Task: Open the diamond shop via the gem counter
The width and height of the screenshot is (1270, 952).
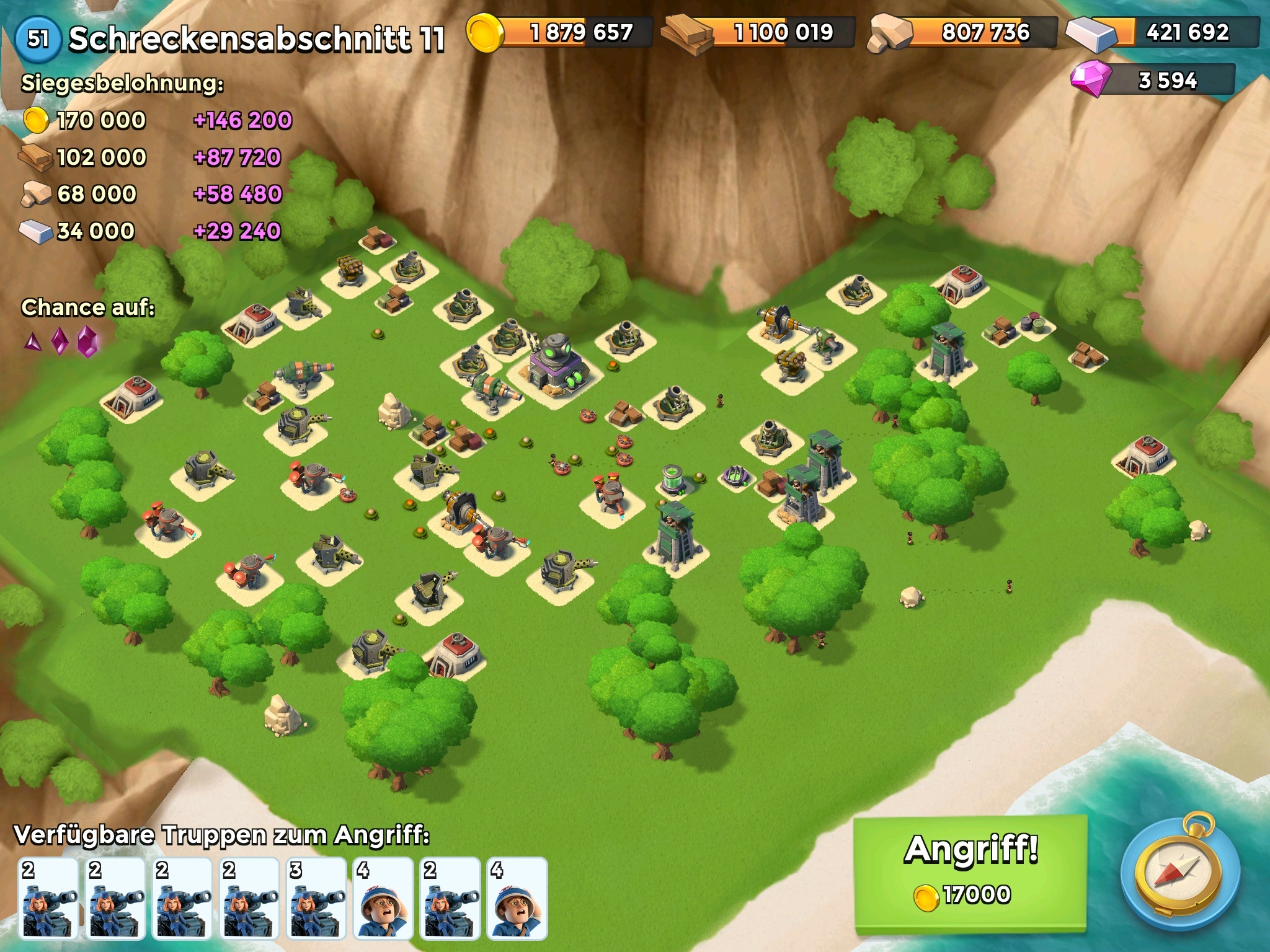Action: point(1152,81)
